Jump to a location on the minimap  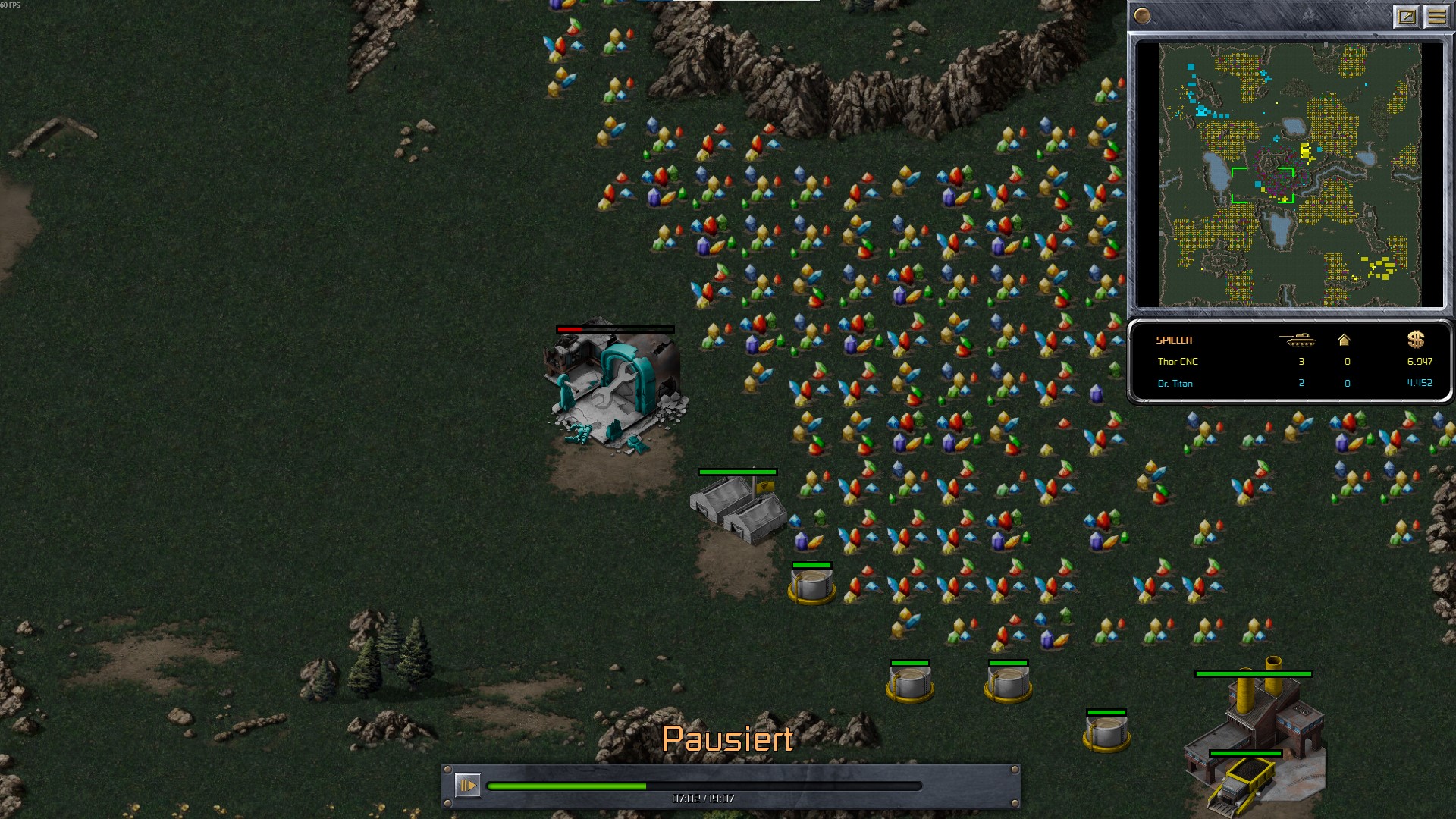pos(1289,174)
